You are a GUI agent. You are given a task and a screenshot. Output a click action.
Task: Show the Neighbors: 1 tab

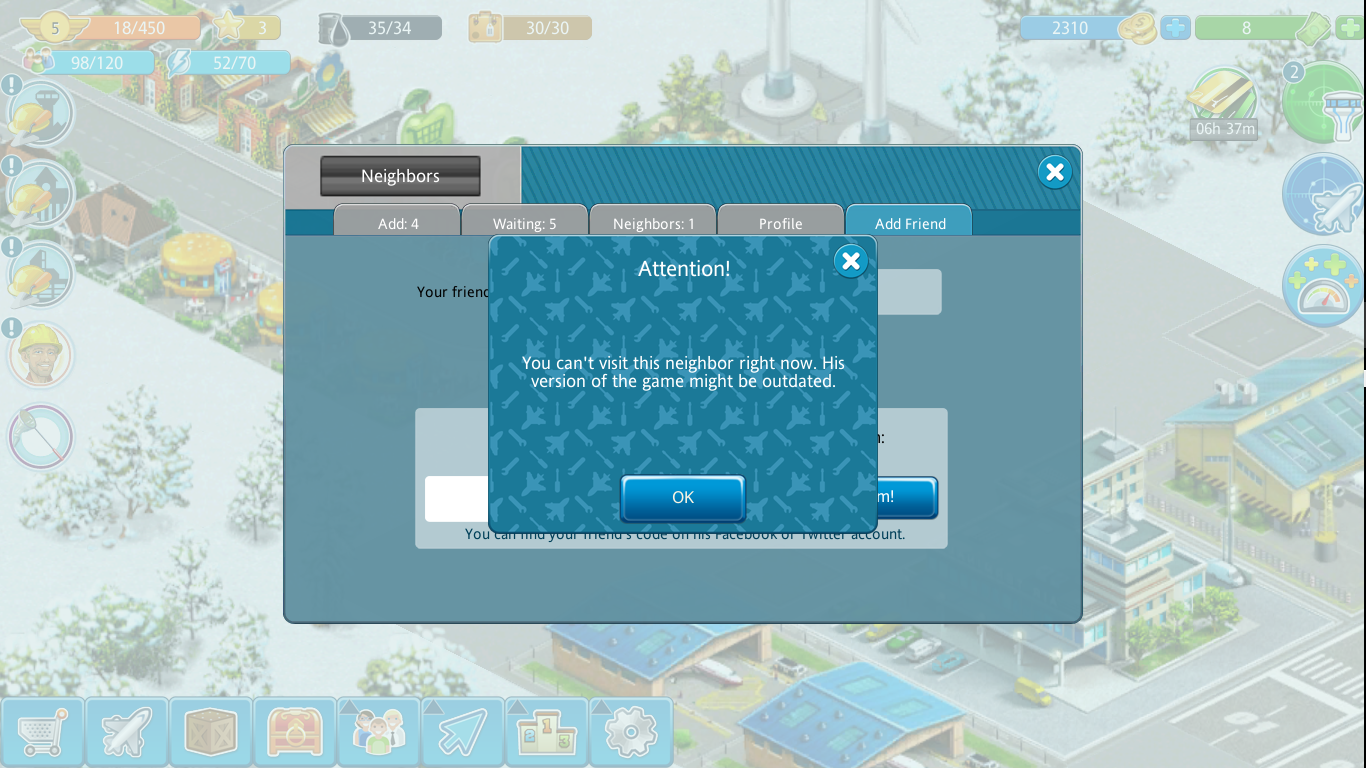pos(653,223)
